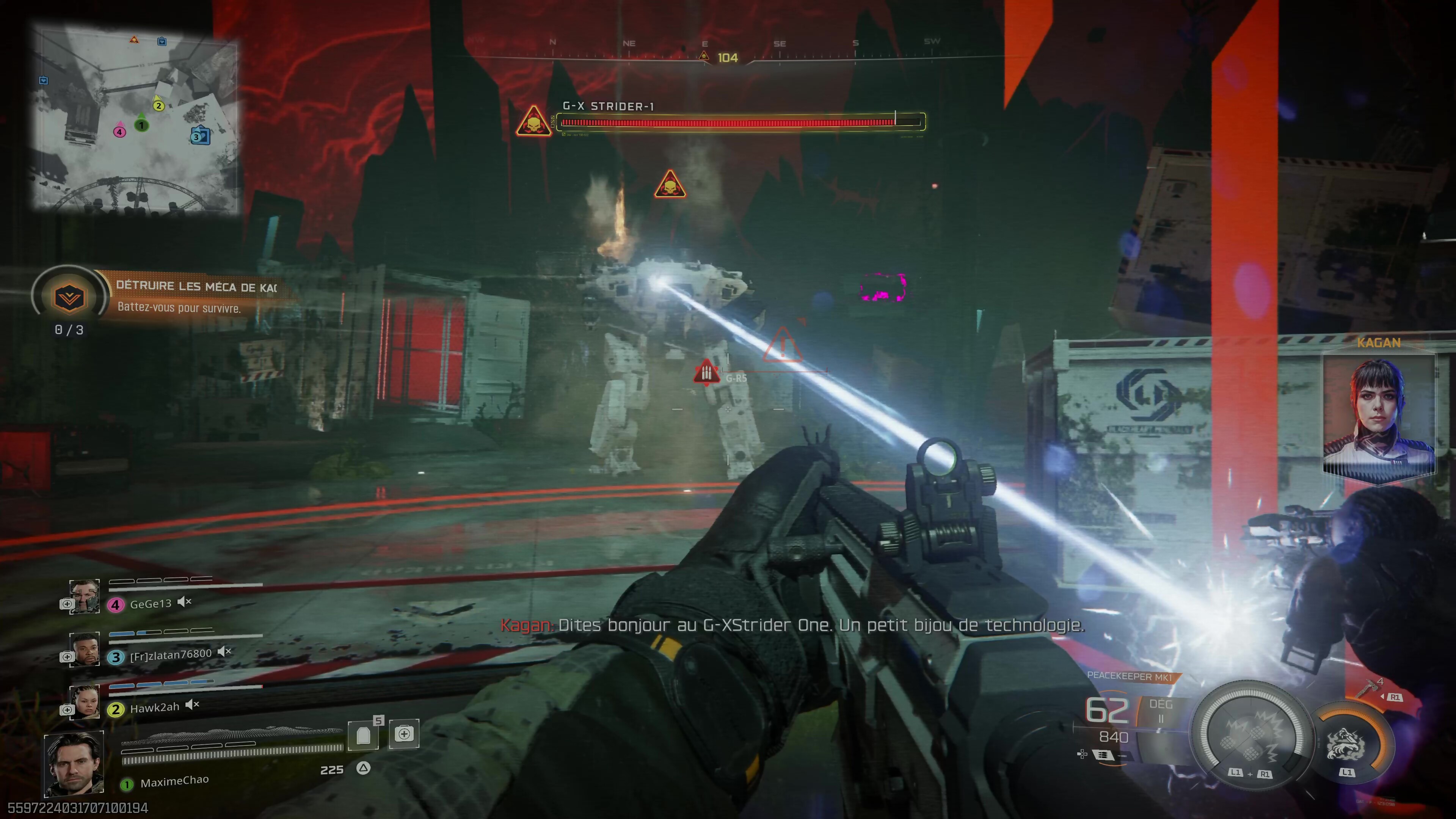Toggle mute icon beside GeGe13
Screen dimensions: 1456x819
[x=184, y=602]
